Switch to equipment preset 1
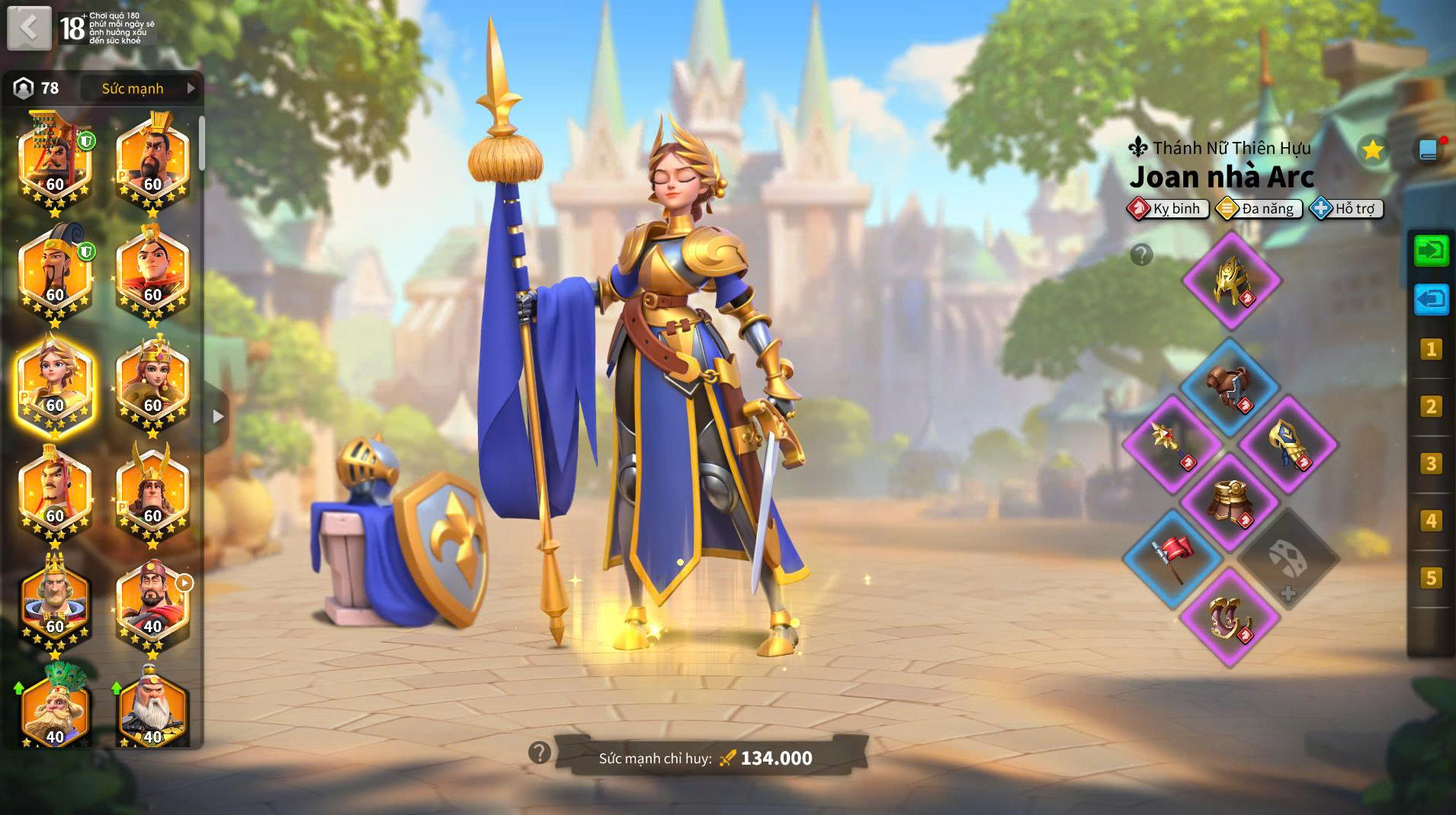 click(1431, 350)
